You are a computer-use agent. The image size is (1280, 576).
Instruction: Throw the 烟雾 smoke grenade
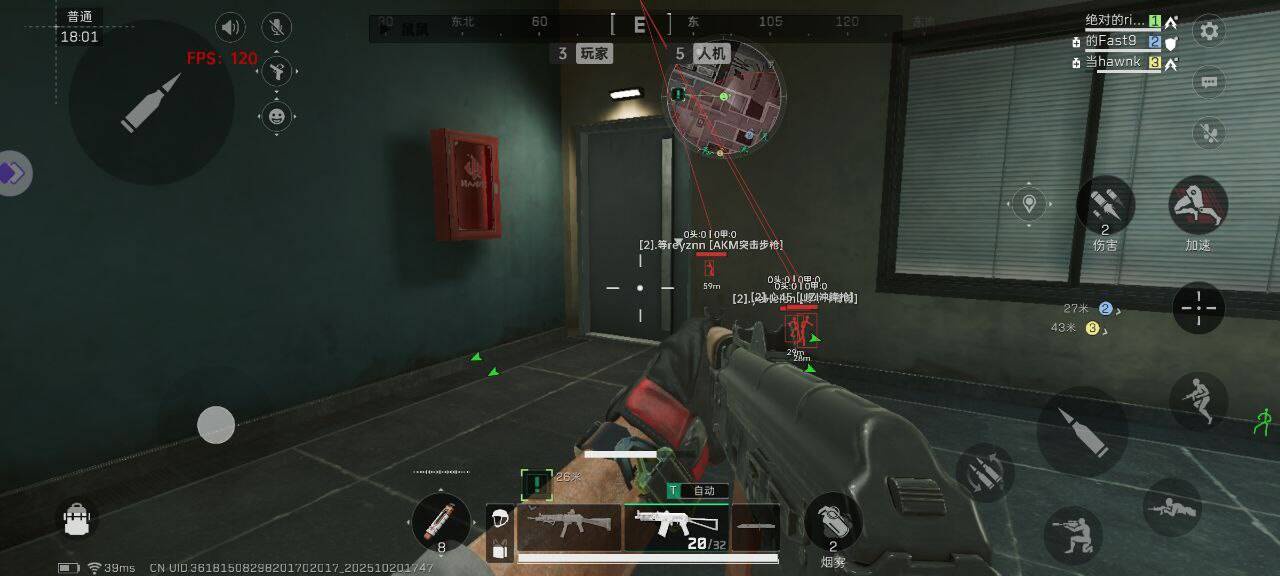click(833, 521)
